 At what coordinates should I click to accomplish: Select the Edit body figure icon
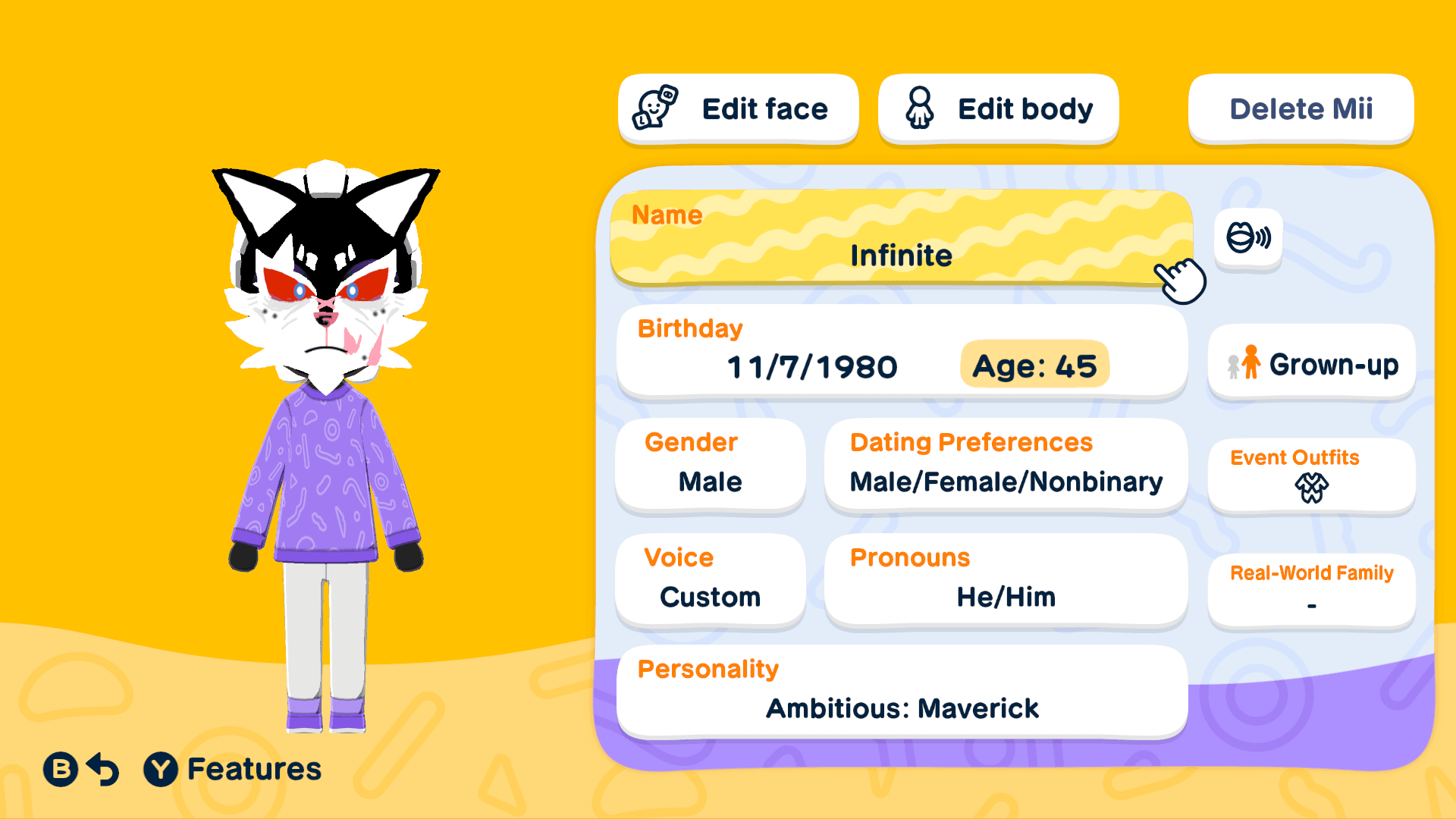920,108
